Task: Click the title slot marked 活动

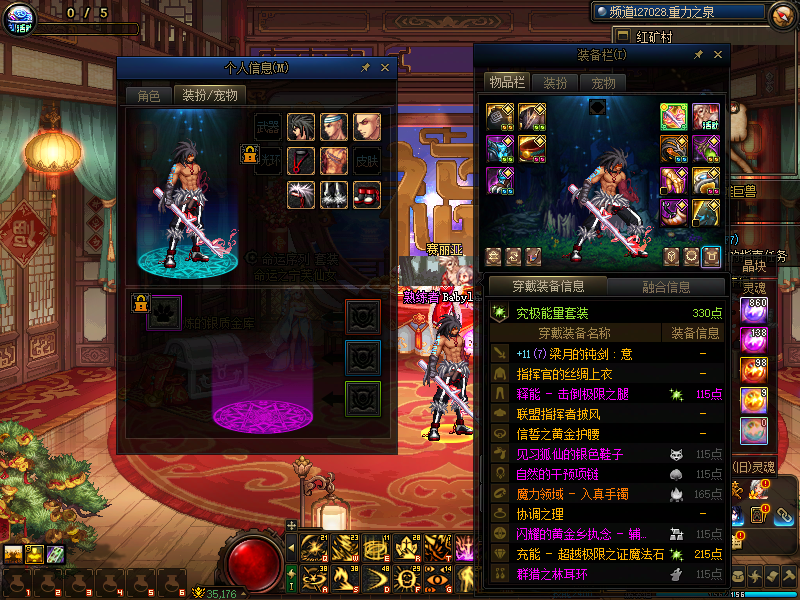Action: click(x=706, y=117)
